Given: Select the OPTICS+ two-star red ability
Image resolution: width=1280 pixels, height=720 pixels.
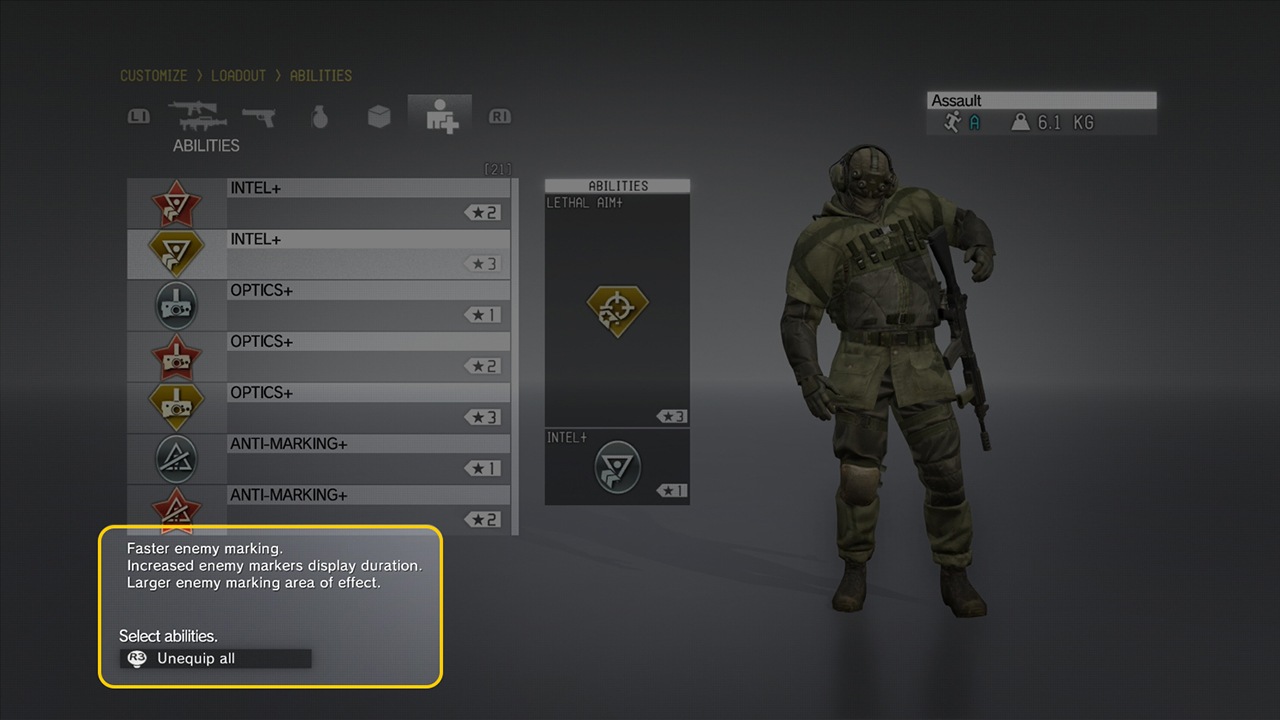Looking at the screenshot, I should pos(318,356).
